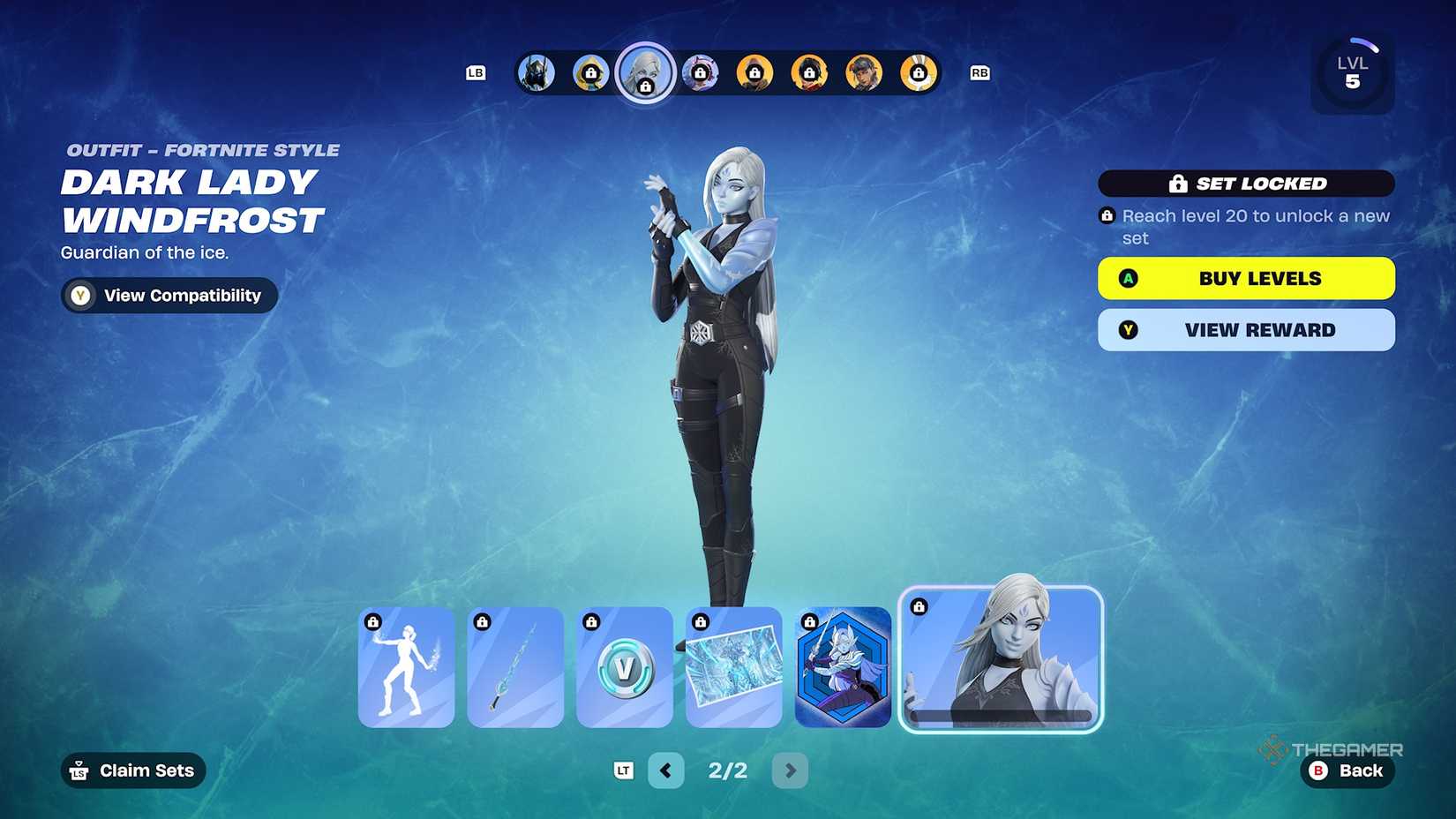The height and width of the screenshot is (819, 1456).
Task: Select the currently highlighted Windfrost portrait
Action: point(646,73)
